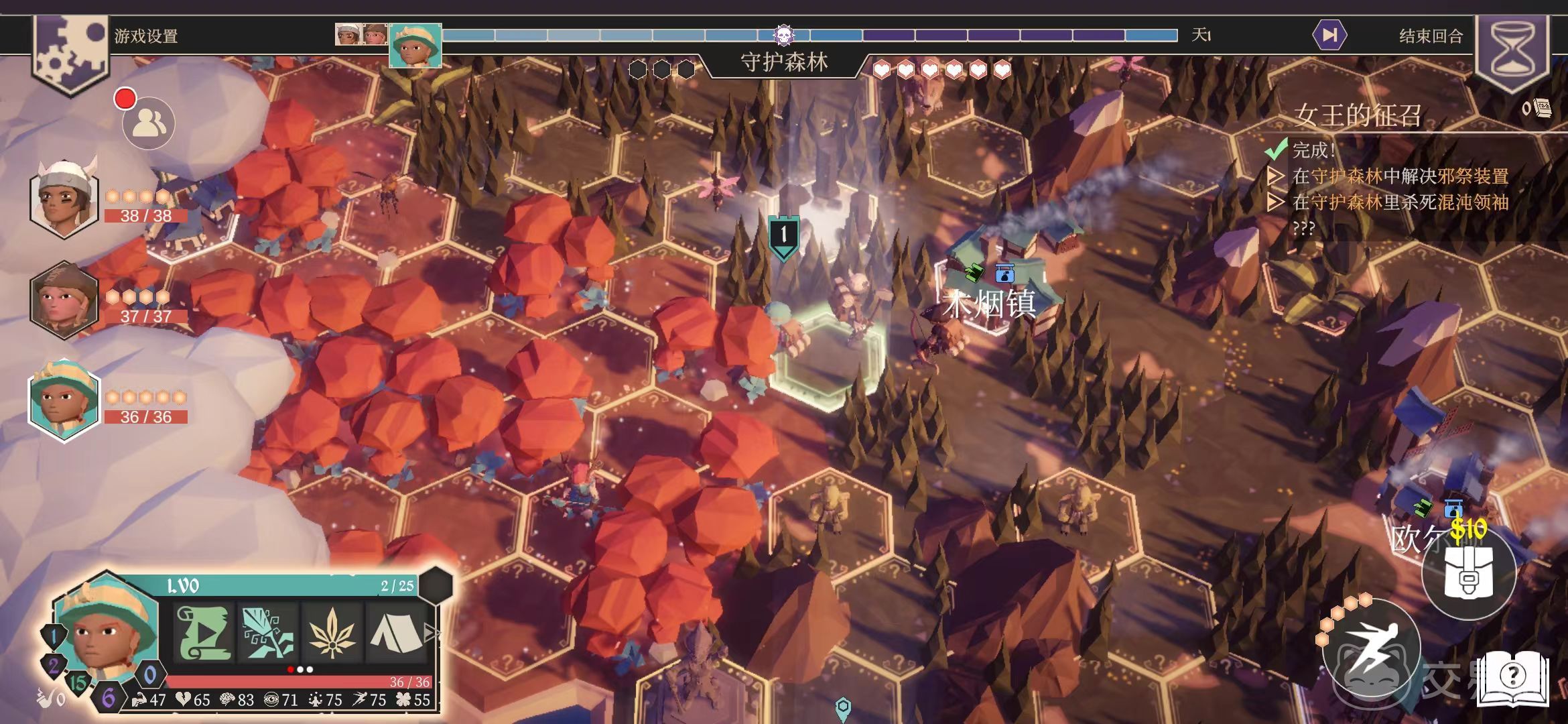The height and width of the screenshot is (724, 1568).
Task: Tap the running figure movement button
Action: 1372,648
